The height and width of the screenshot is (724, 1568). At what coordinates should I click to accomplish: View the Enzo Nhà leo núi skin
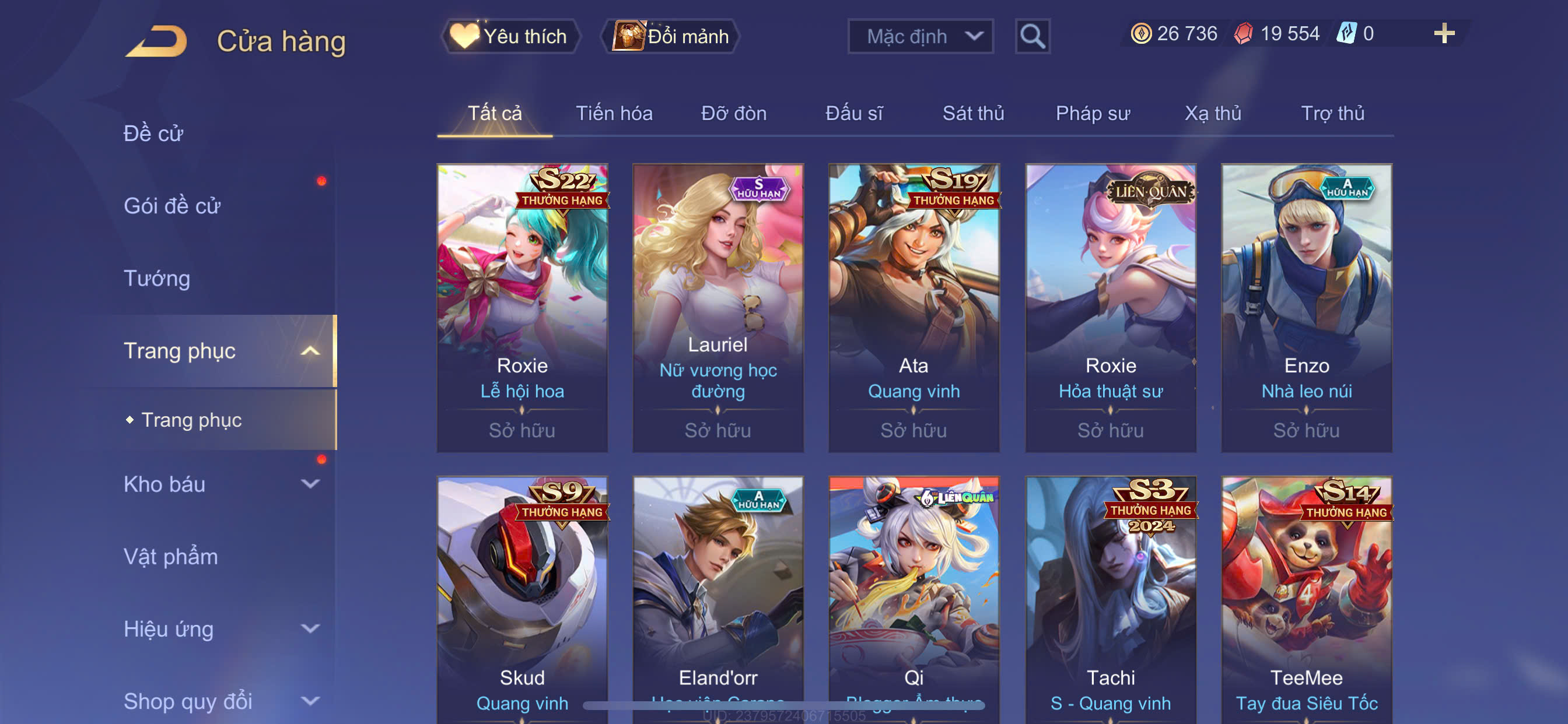1306,307
